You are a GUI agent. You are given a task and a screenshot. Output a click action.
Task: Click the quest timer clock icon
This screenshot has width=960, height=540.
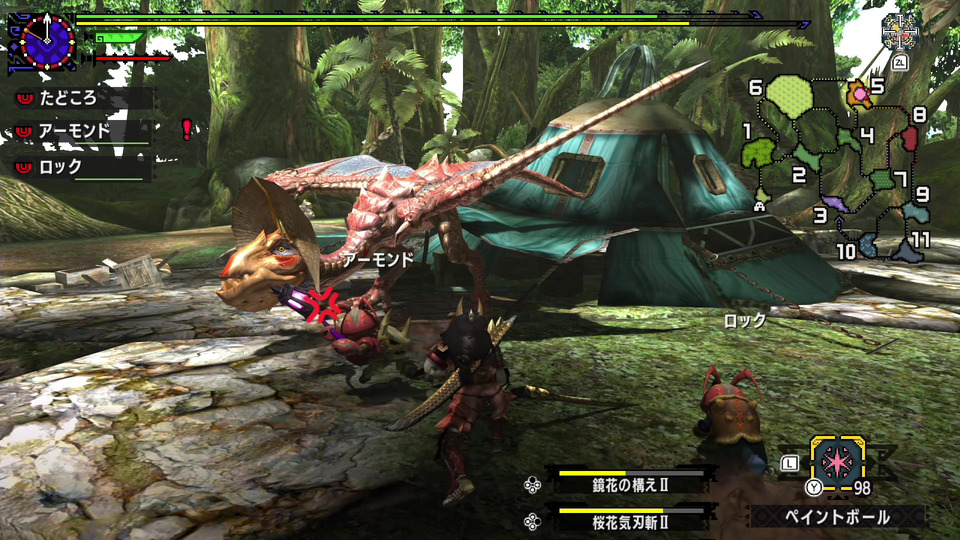[x=43, y=41]
